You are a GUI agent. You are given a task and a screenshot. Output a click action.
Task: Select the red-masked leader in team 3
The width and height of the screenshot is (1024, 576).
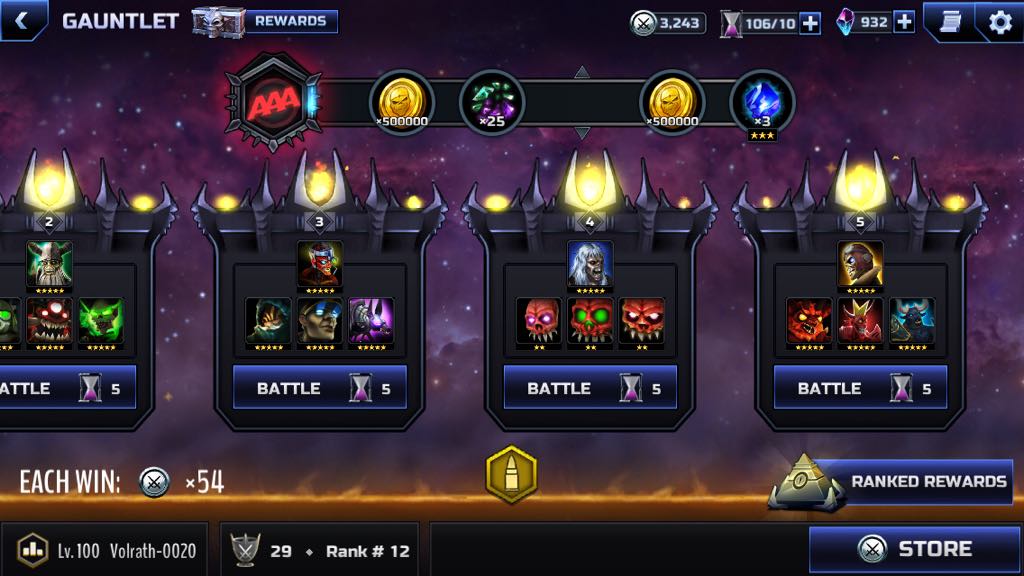pyautogui.click(x=320, y=264)
